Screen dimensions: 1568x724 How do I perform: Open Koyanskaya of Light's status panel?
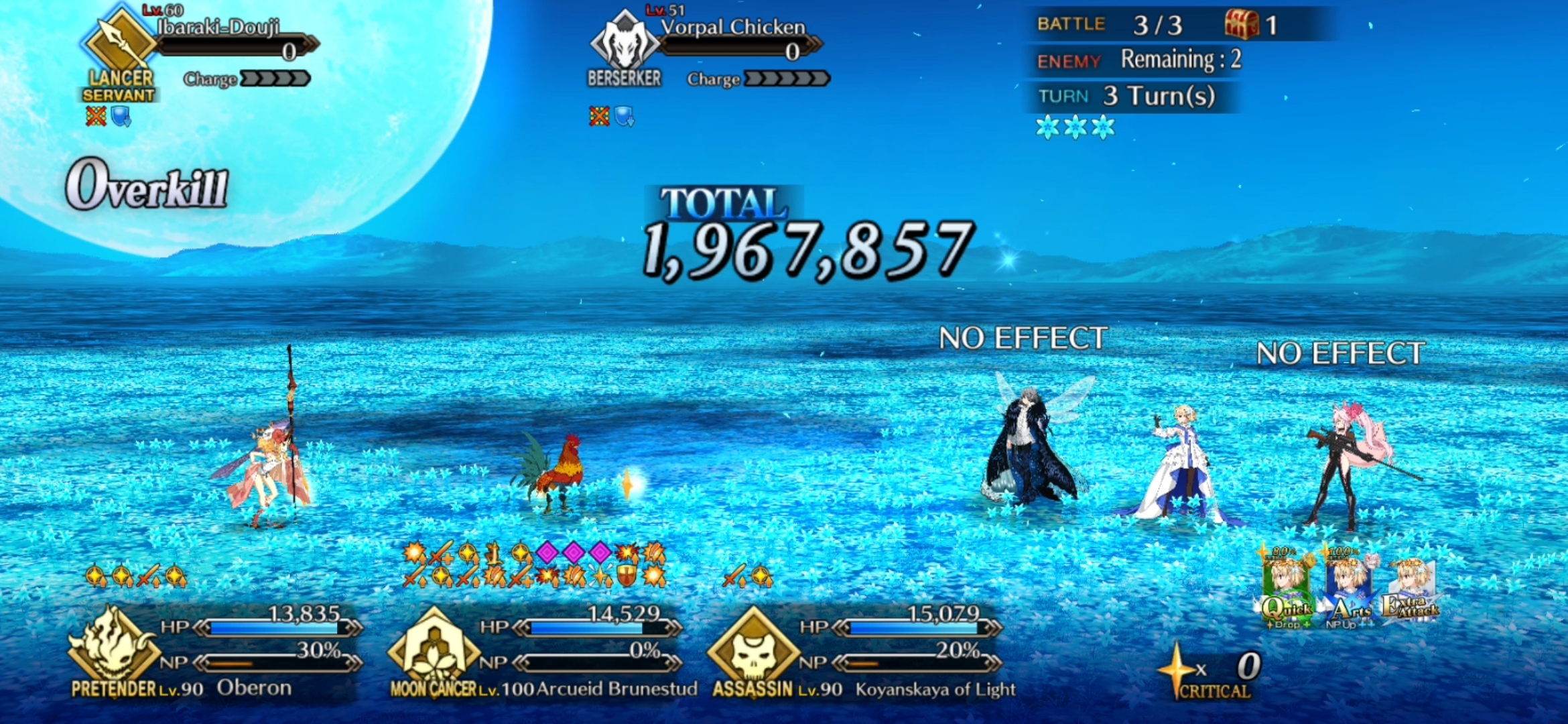click(x=858, y=650)
